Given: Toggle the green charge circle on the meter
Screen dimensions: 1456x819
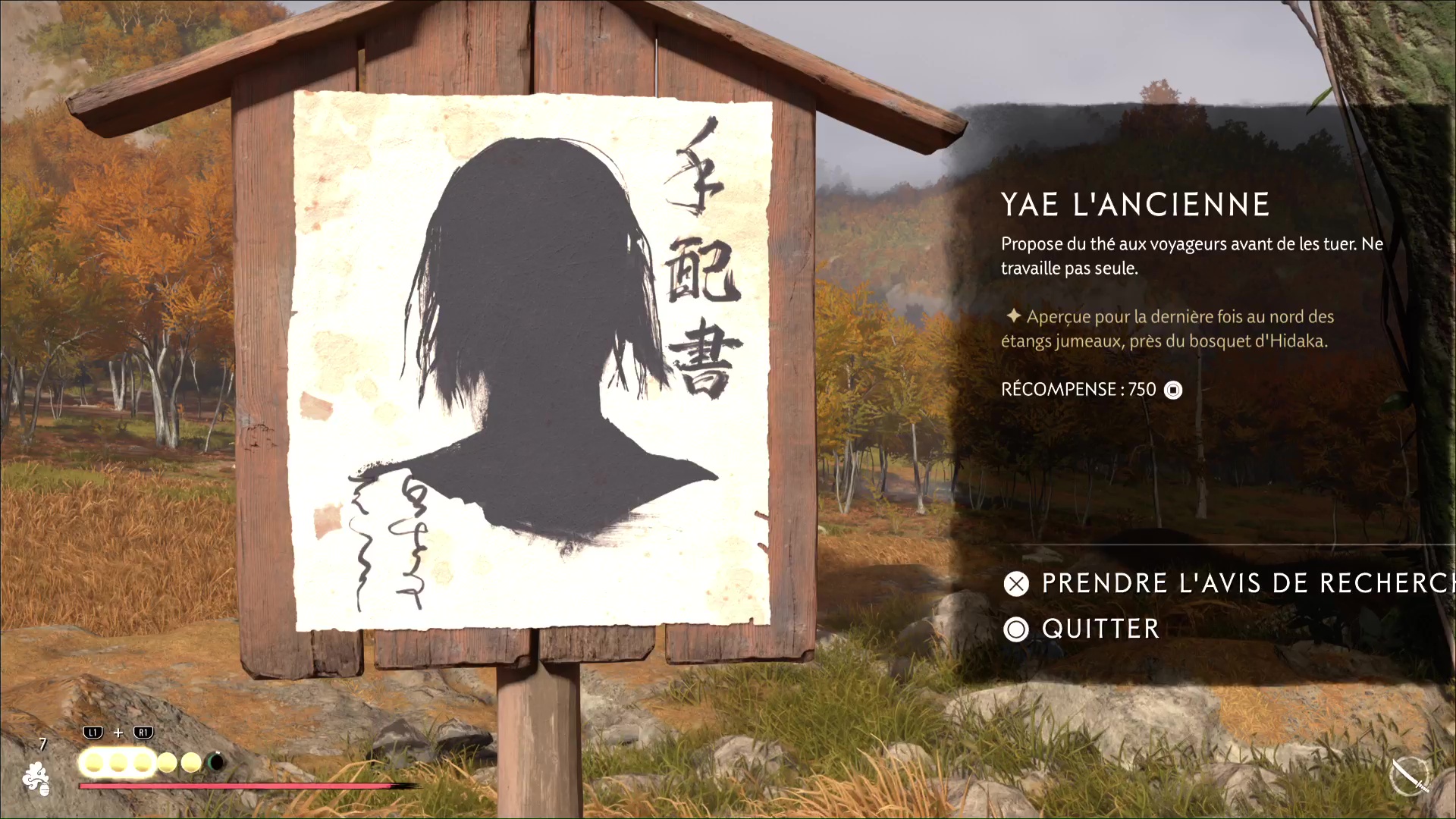Looking at the screenshot, I should (x=215, y=761).
